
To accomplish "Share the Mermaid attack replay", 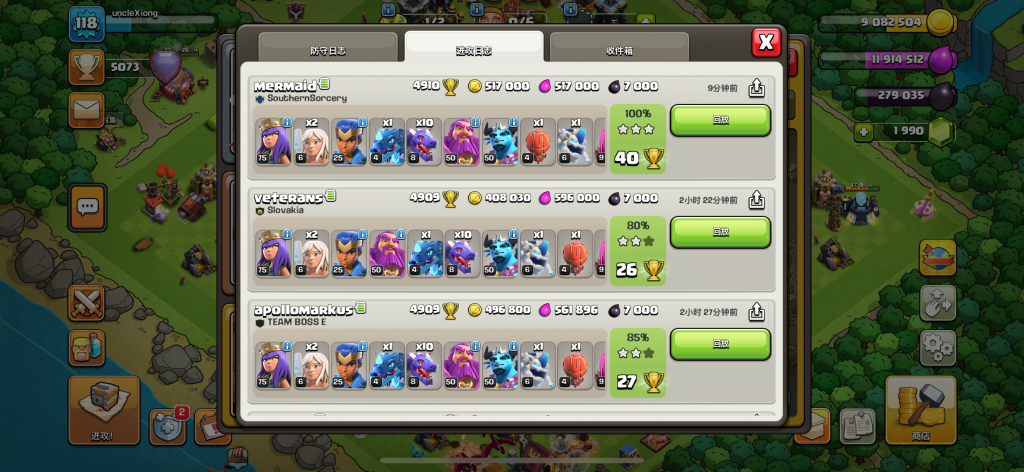I will [x=756, y=88].
